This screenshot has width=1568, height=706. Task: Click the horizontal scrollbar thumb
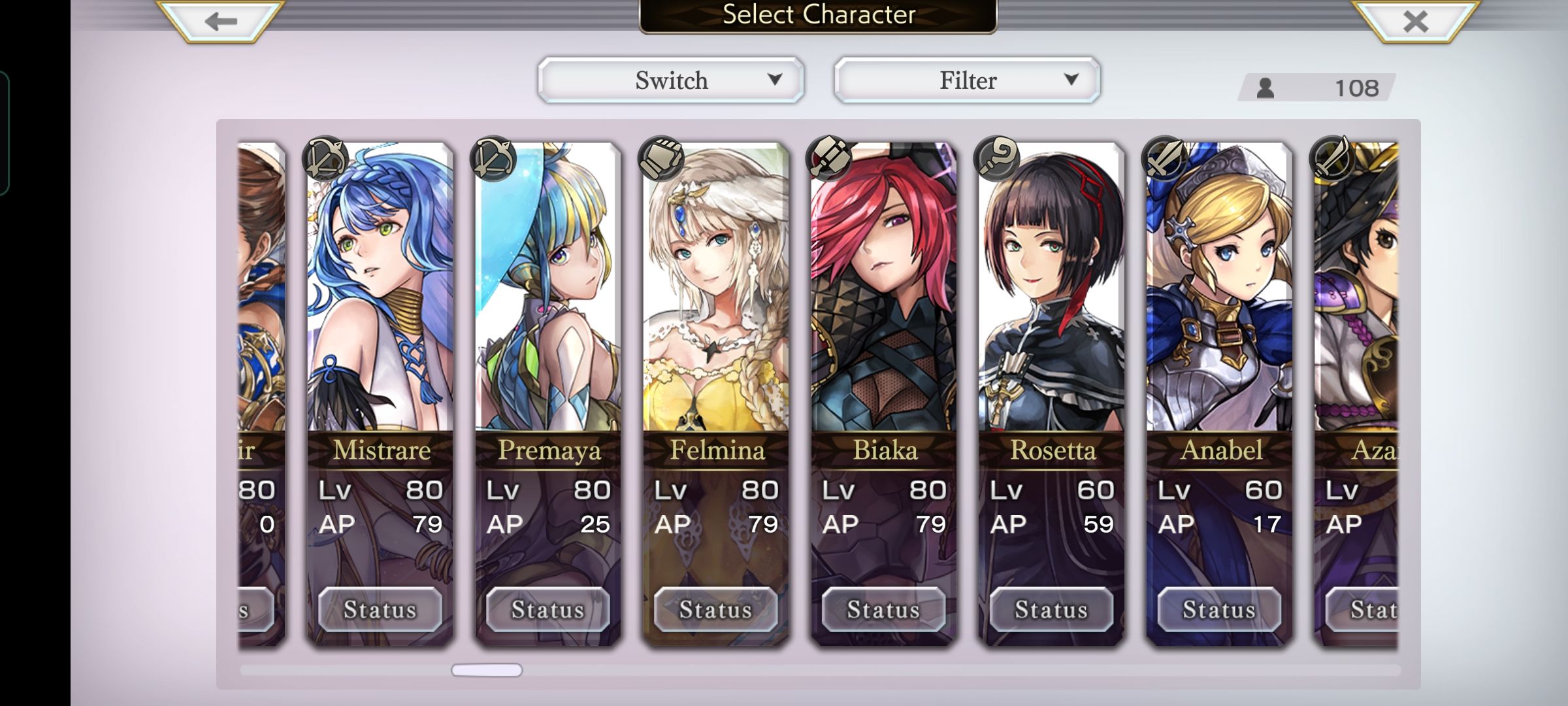tap(487, 670)
